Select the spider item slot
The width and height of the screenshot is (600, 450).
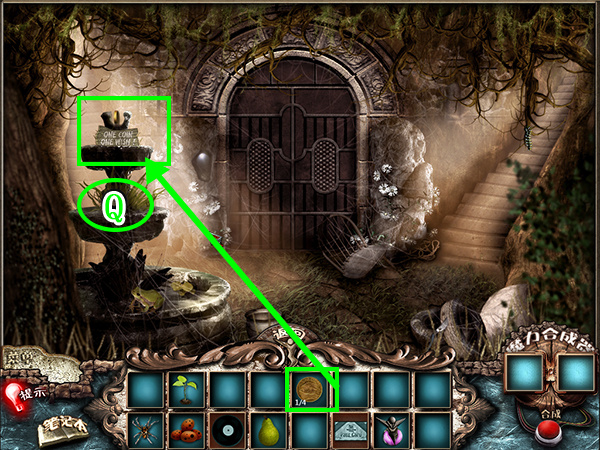tap(147, 431)
